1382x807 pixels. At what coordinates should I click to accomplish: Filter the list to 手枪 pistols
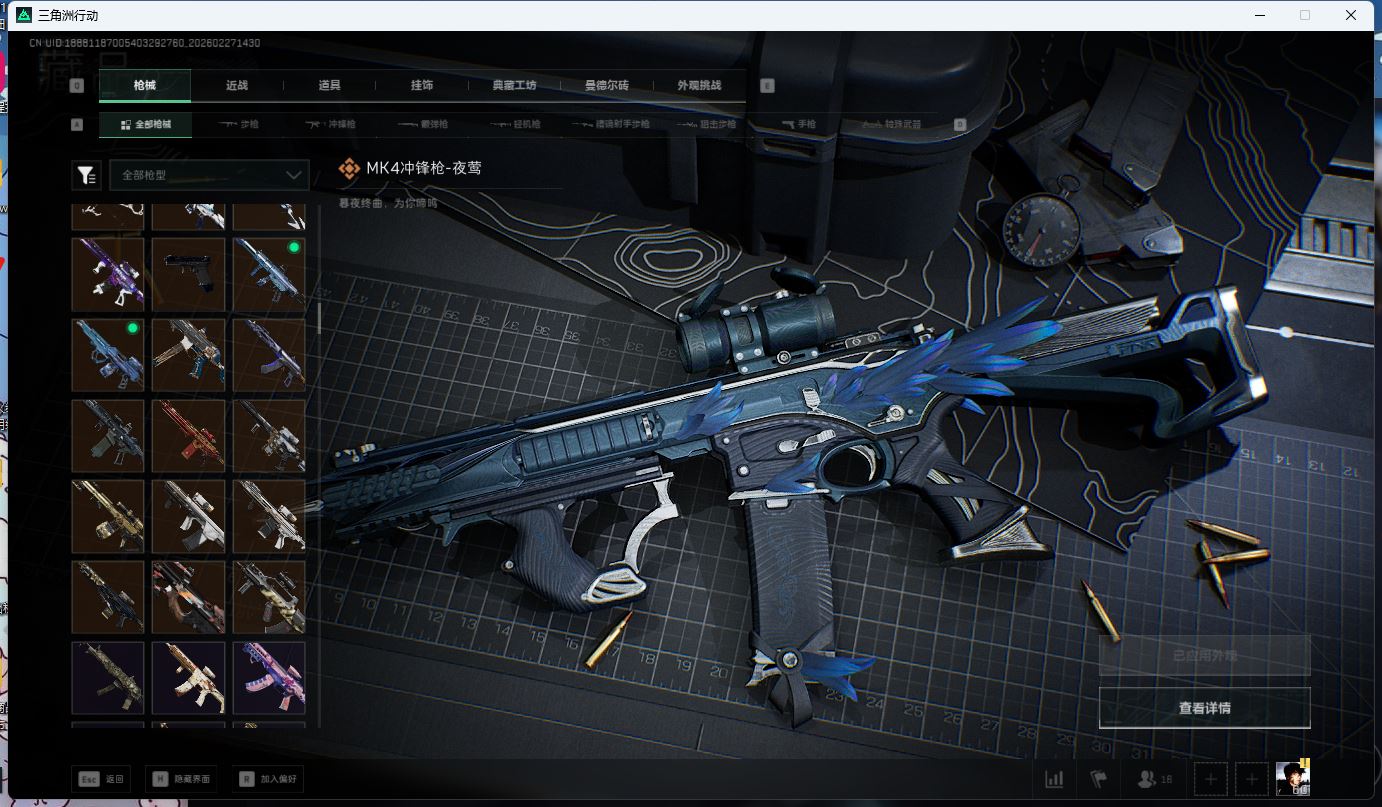(799, 125)
